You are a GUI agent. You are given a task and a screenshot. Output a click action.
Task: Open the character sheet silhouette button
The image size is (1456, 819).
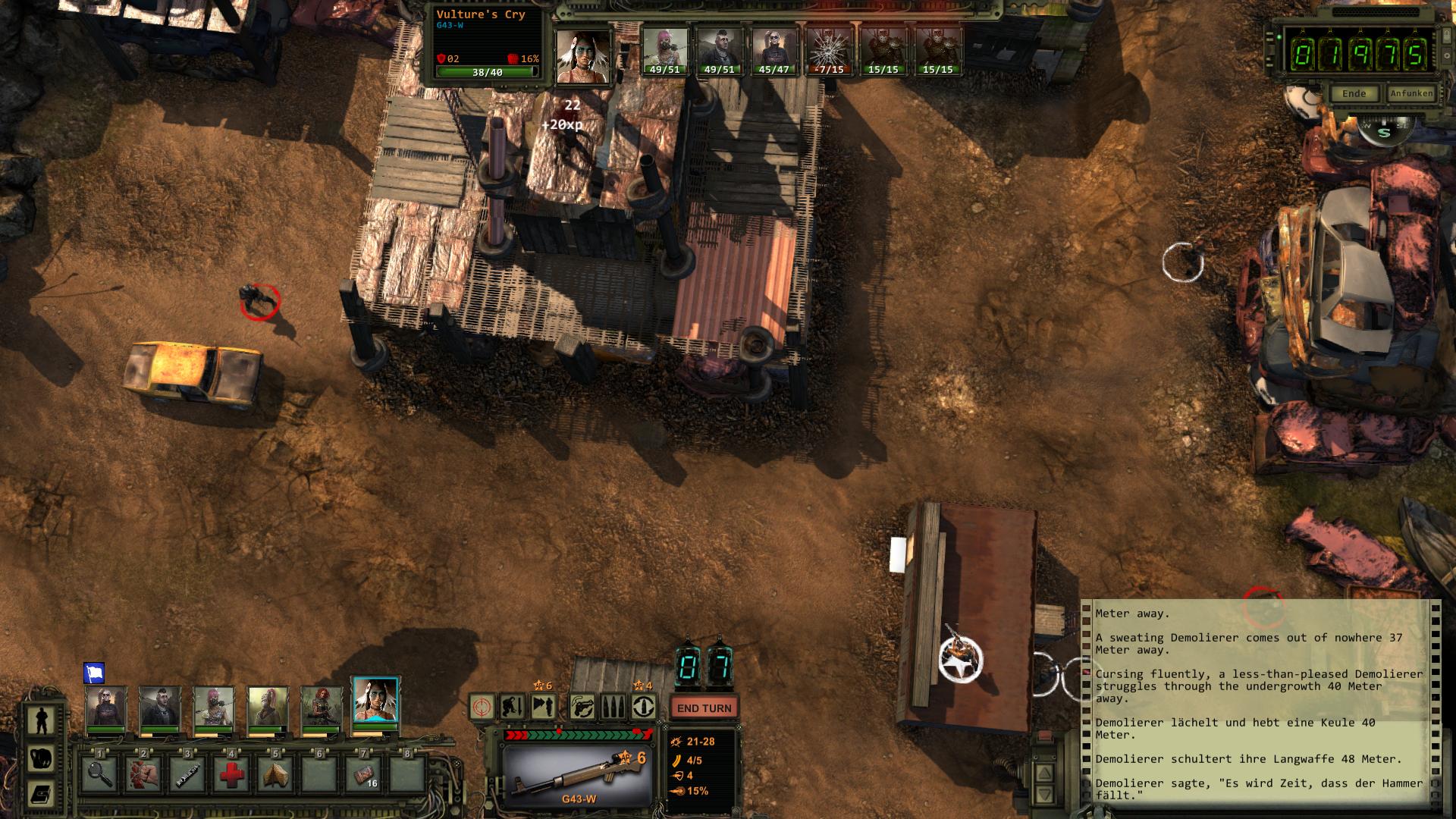[39, 720]
